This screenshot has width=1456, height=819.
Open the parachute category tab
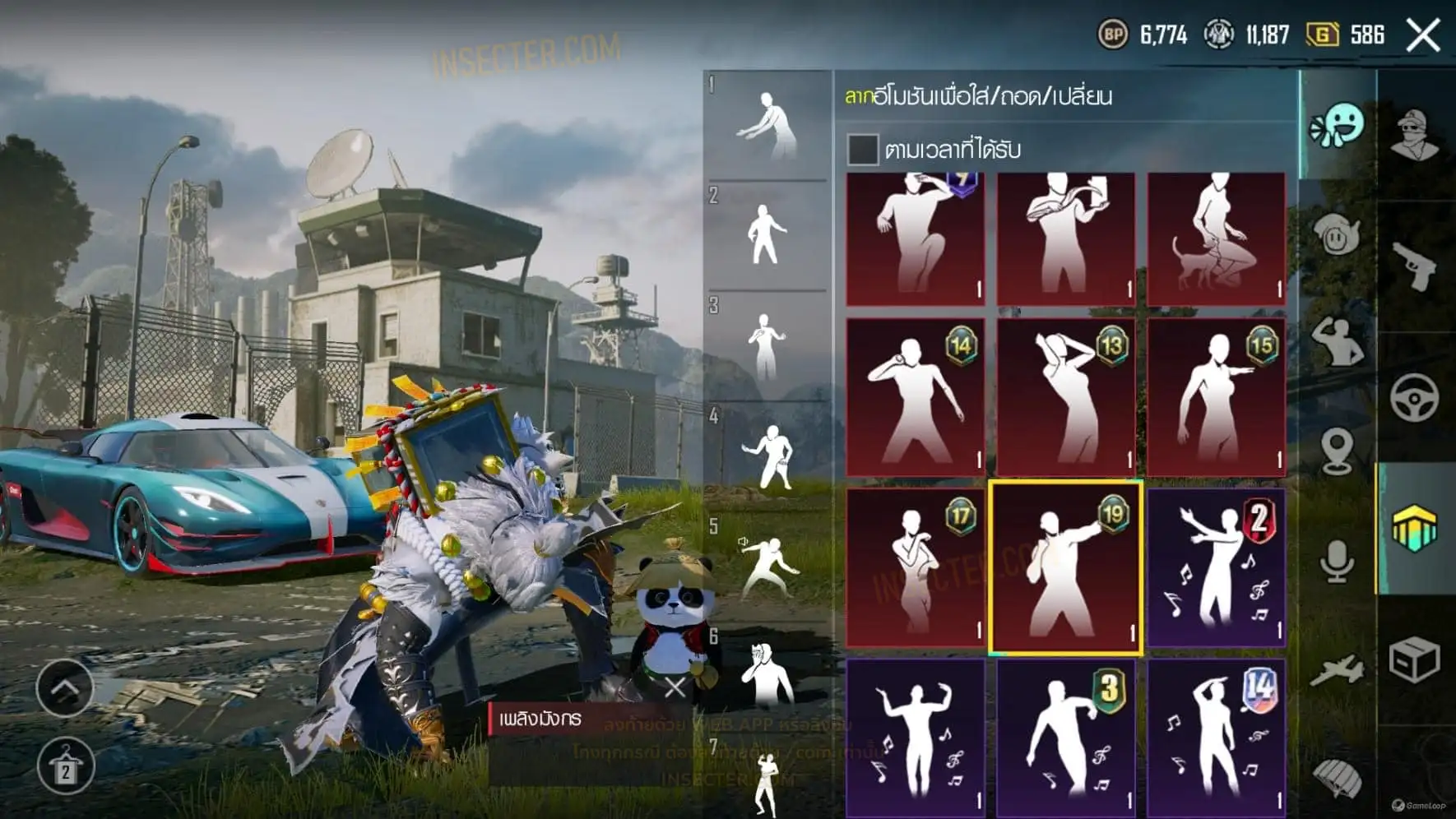(x=1337, y=777)
